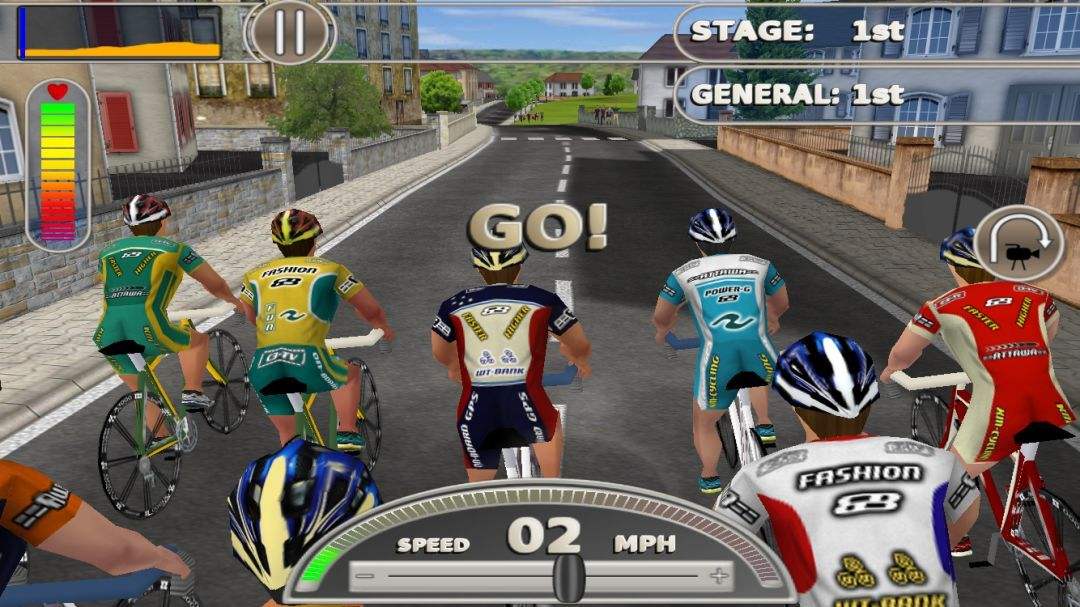Click the effort slider handle
Viewport: 1080px width, 607px height.
tap(569, 577)
